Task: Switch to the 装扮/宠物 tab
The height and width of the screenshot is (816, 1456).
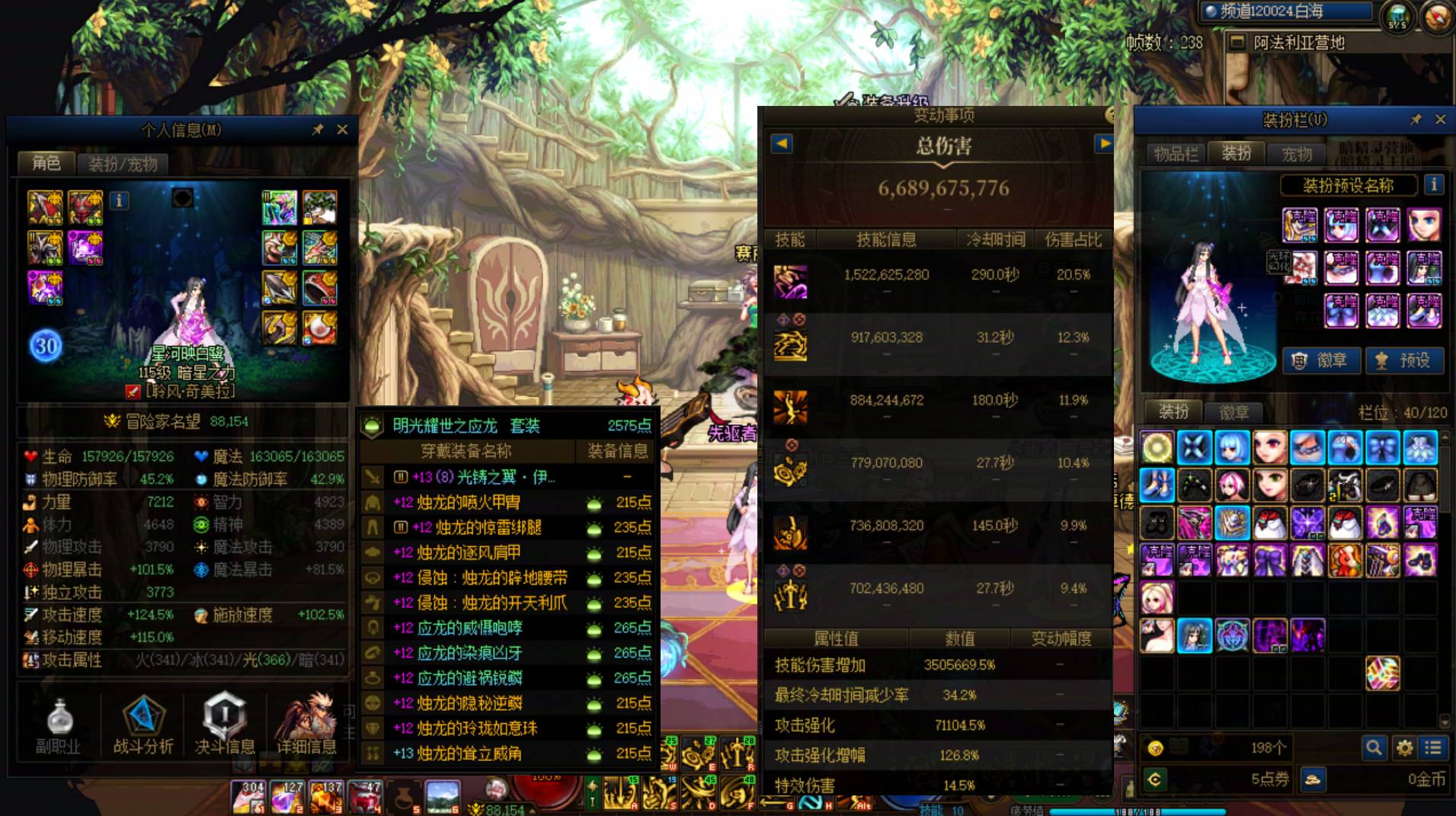Action: [x=123, y=164]
